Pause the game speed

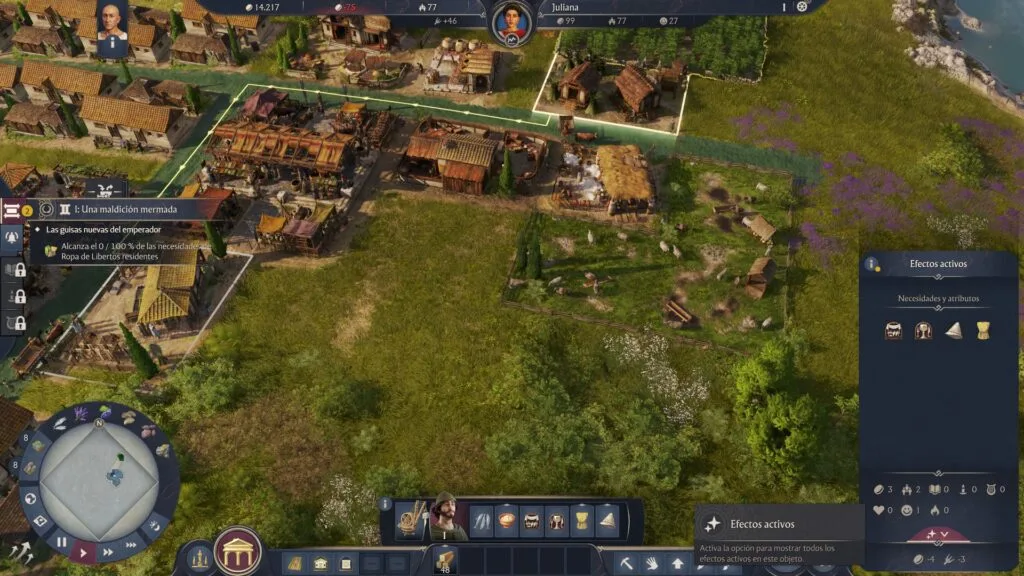[x=62, y=542]
